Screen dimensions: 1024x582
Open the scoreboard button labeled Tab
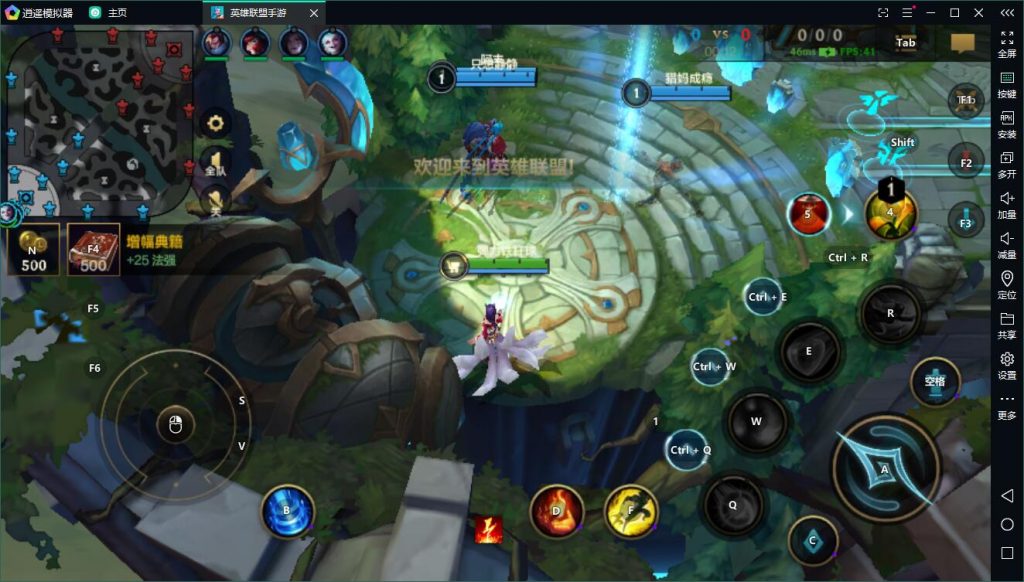pyautogui.click(x=906, y=43)
